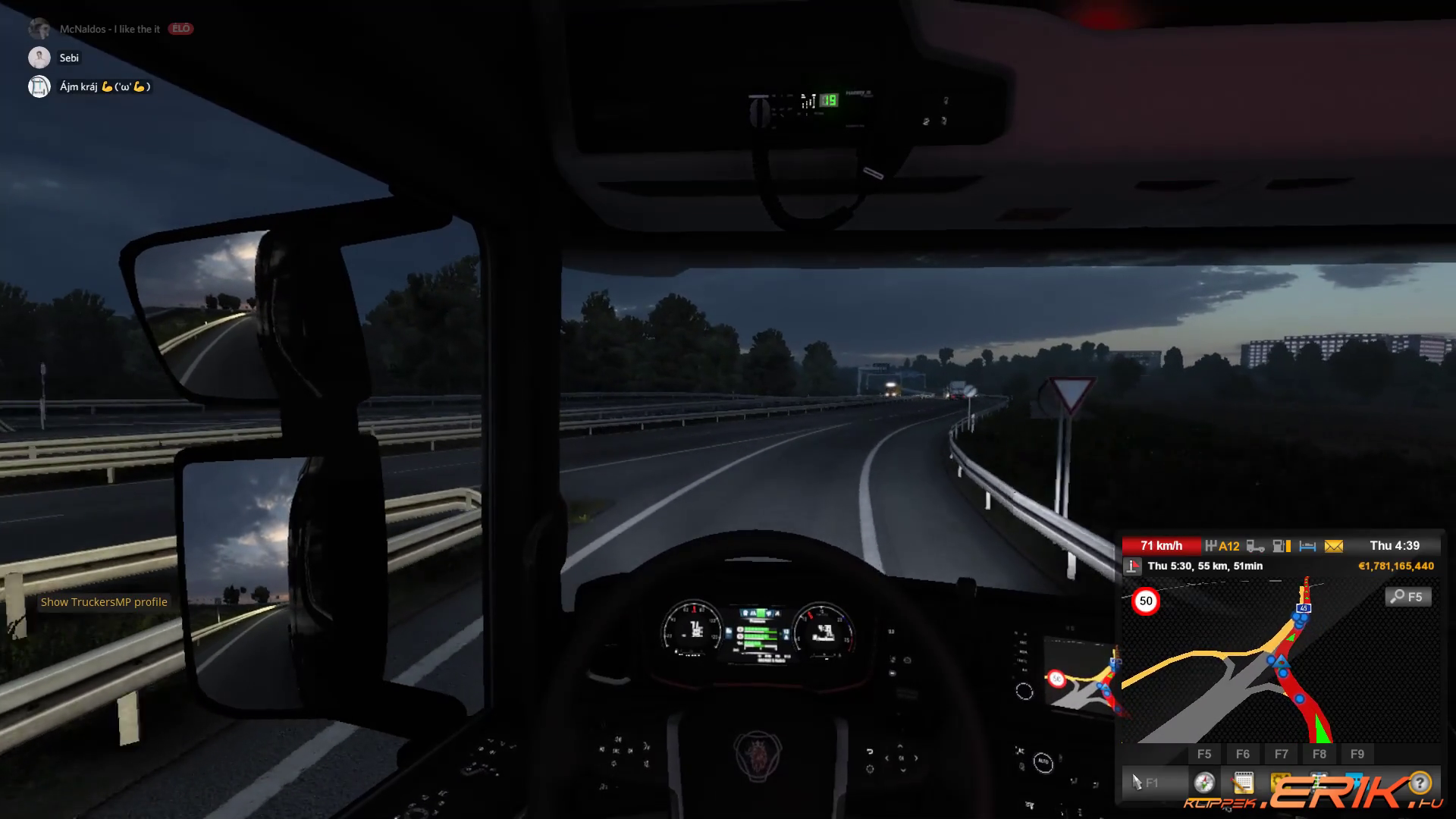Show TruckersMP profile
The width and height of the screenshot is (1456, 819).
tap(104, 602)
